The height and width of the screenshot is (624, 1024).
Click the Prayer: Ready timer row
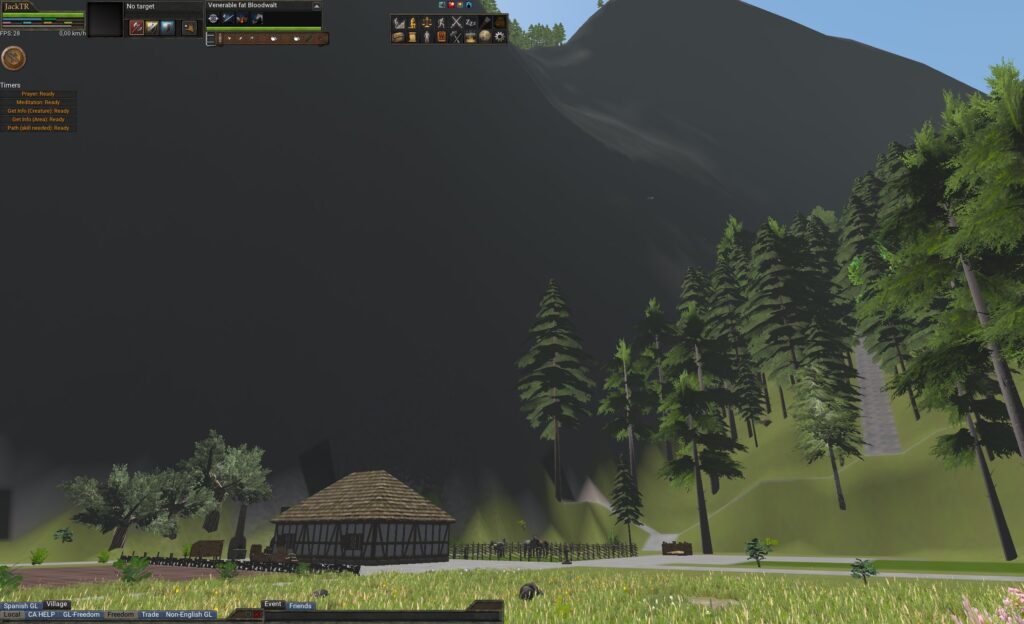(x=39, y=94)
